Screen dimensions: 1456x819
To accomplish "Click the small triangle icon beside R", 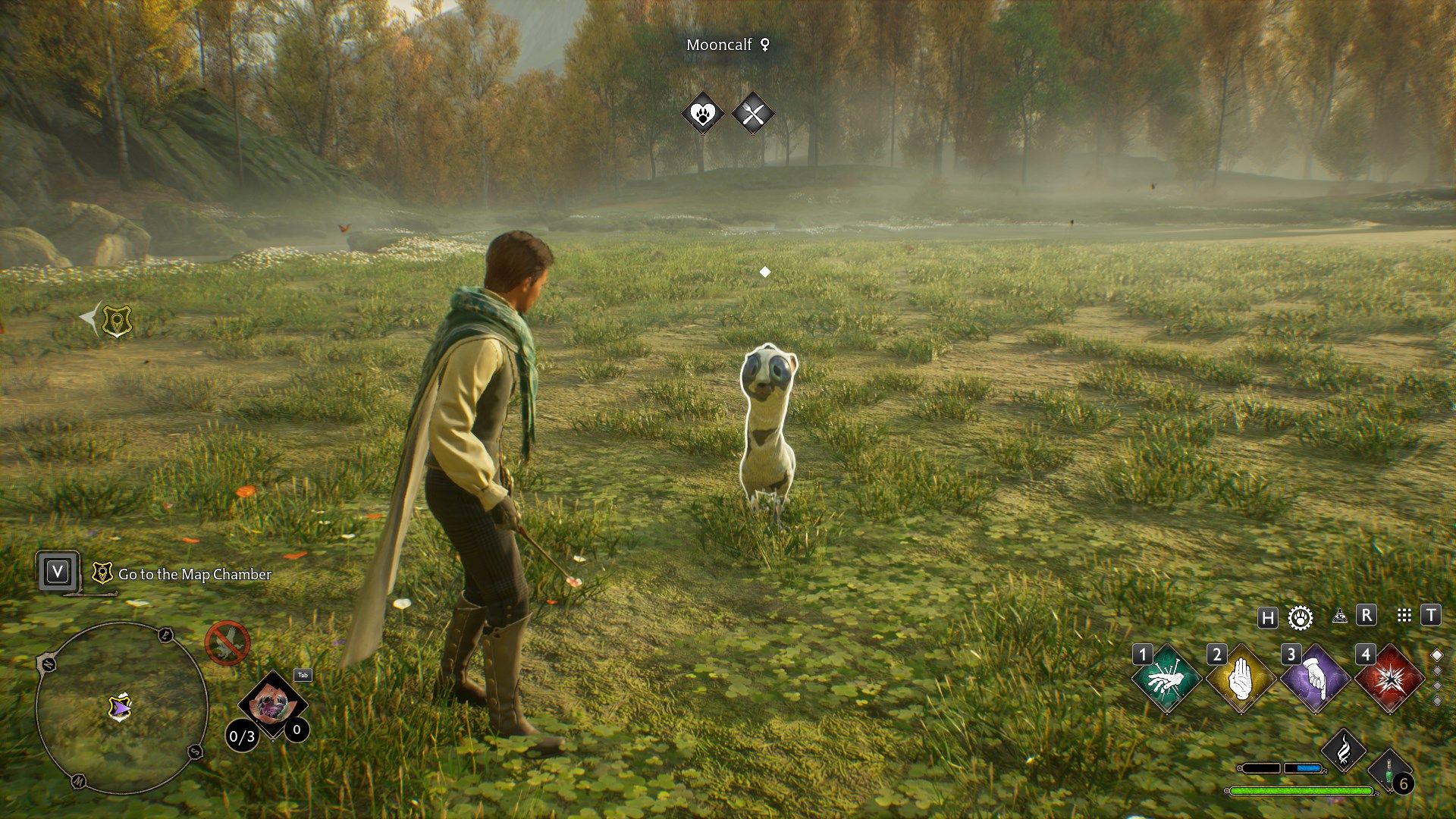I will tap(1339, 616).
